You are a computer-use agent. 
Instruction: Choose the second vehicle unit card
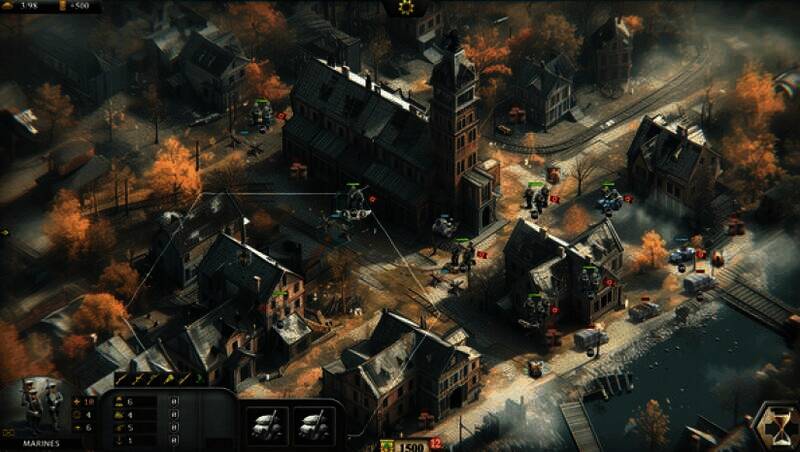click(x=311, y=425)
